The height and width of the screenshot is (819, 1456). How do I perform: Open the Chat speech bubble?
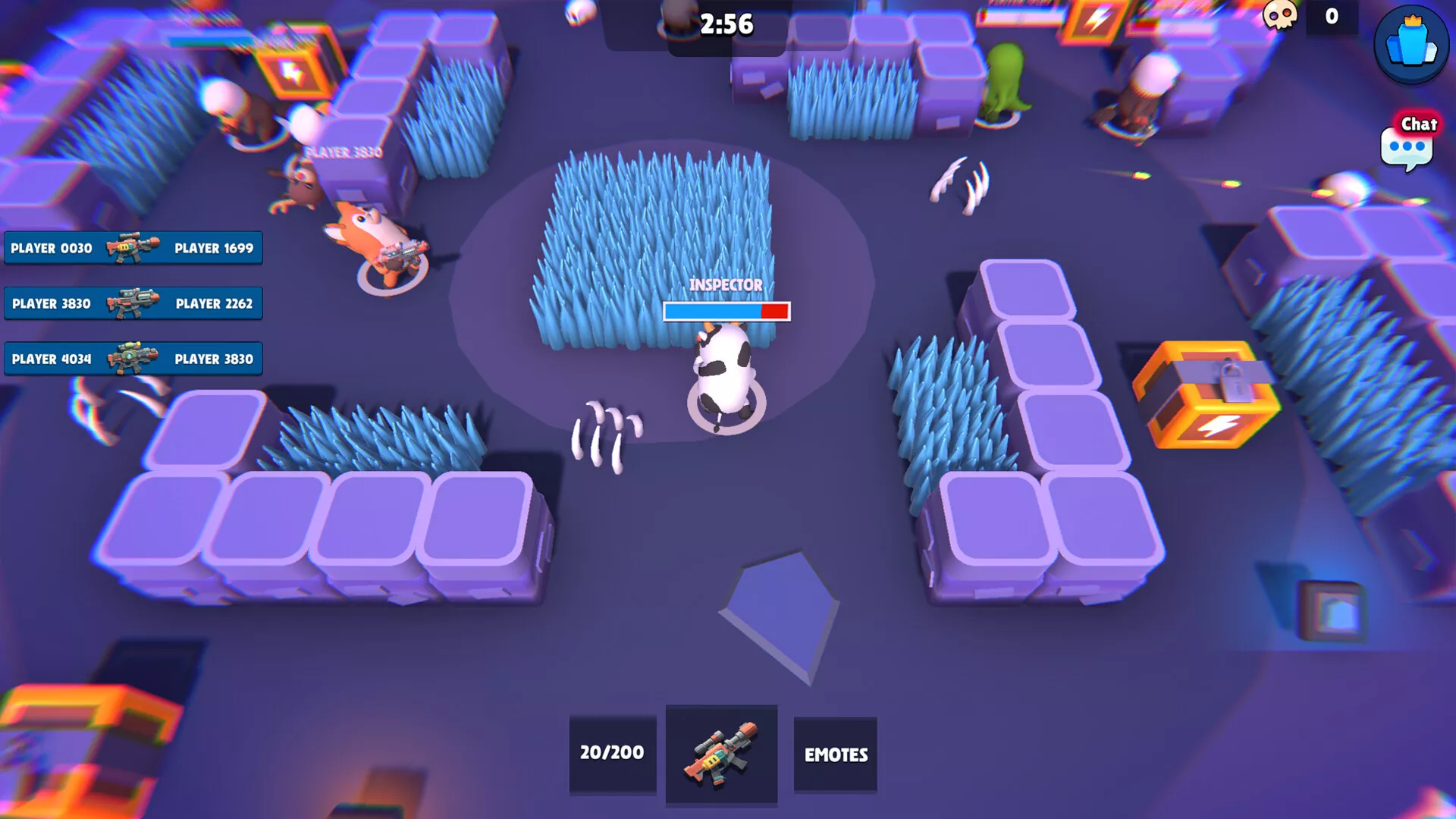coord(1407,144)
